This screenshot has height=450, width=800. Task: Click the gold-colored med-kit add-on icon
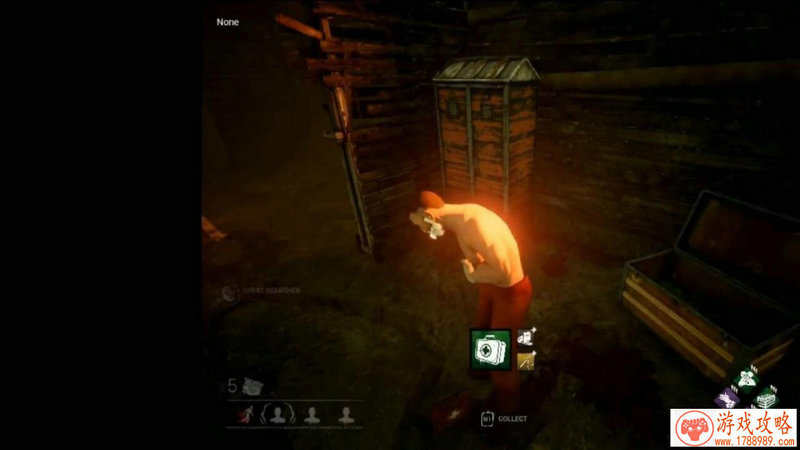point(527,361)
